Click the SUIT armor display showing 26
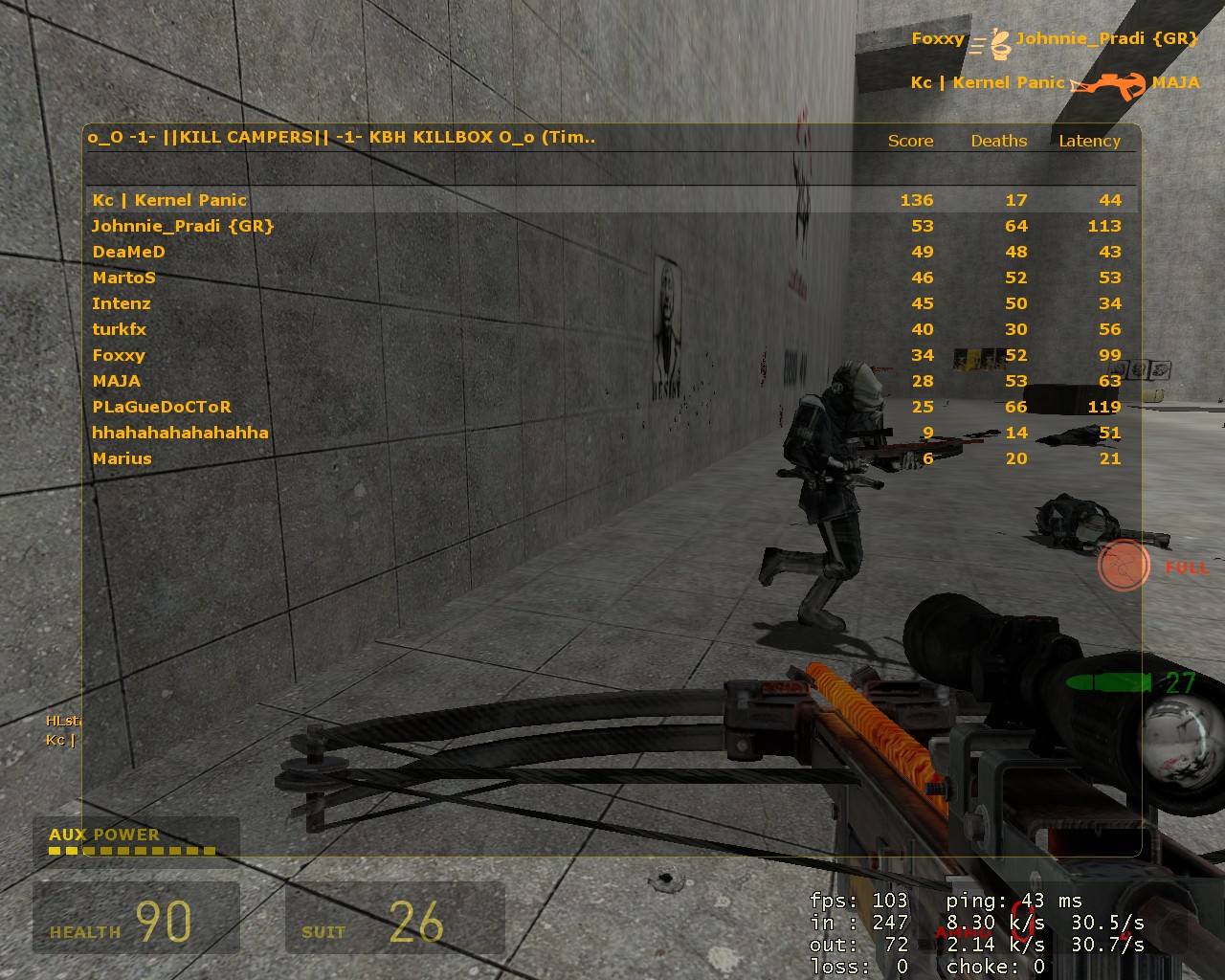Screen dimensions: 1225x980 pyautogui.click(x=392, y=919)
